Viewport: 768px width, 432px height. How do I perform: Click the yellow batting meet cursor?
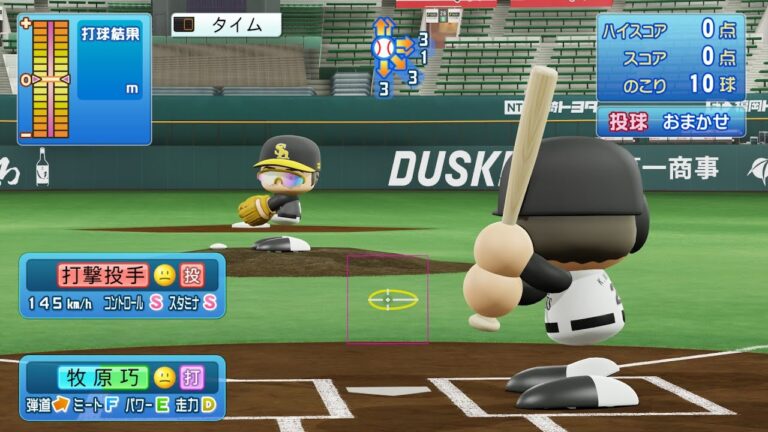392,299
